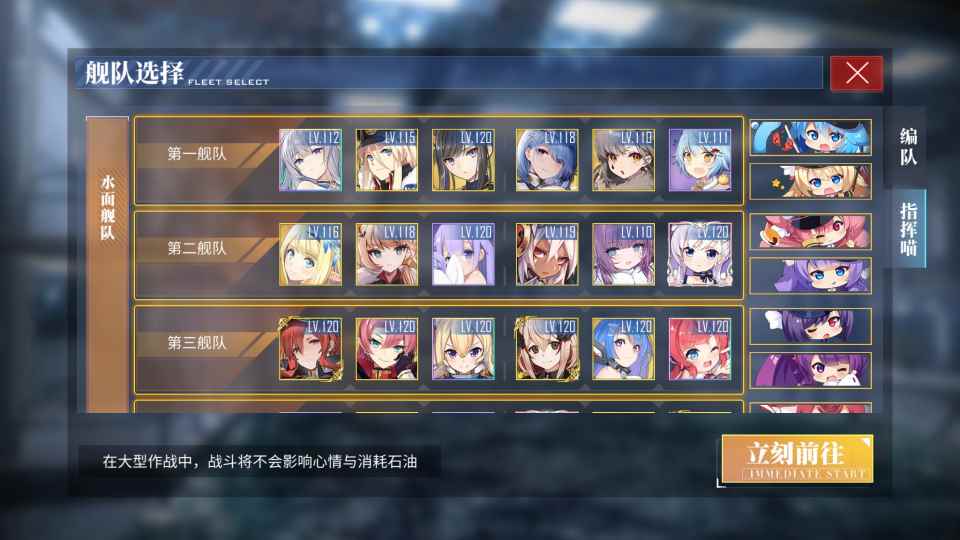Select the 第一舰队 first fleet row

coord(197,155)
